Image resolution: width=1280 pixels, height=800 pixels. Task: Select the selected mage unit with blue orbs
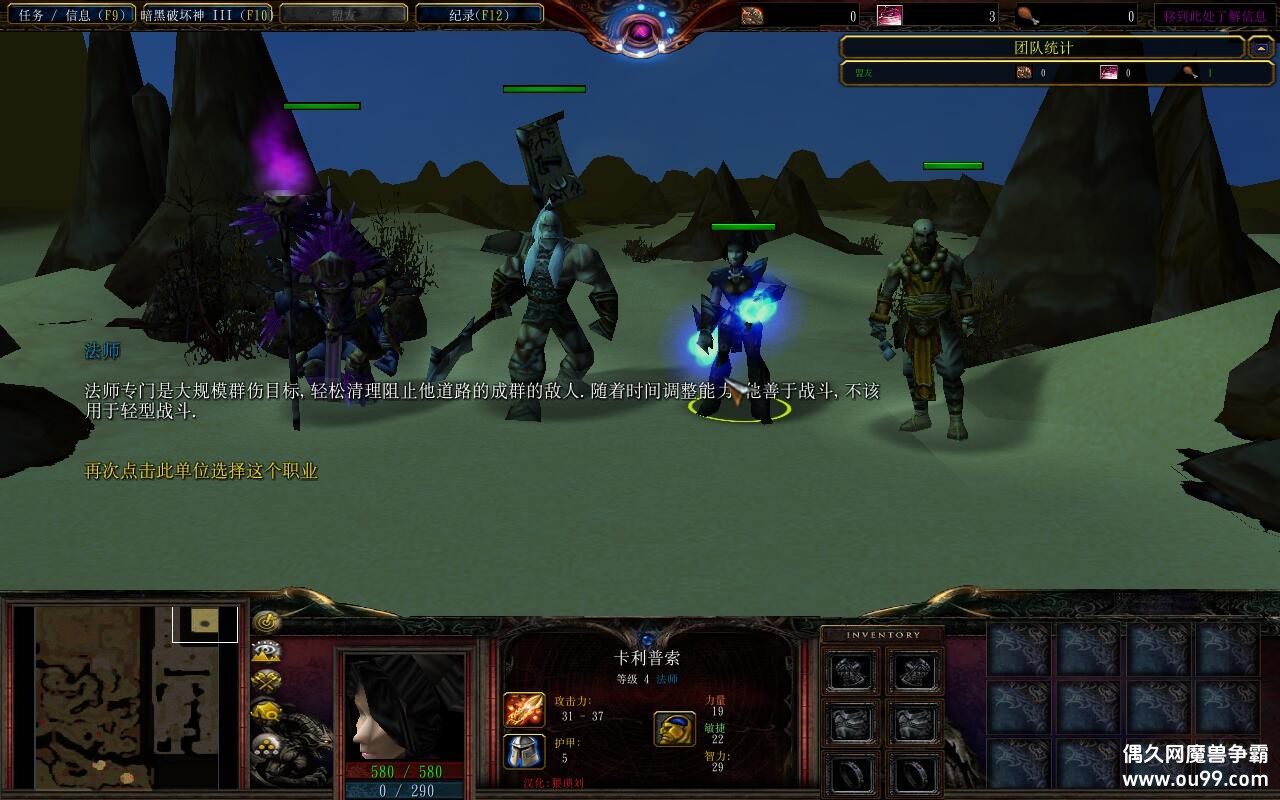tap(740, 330)
